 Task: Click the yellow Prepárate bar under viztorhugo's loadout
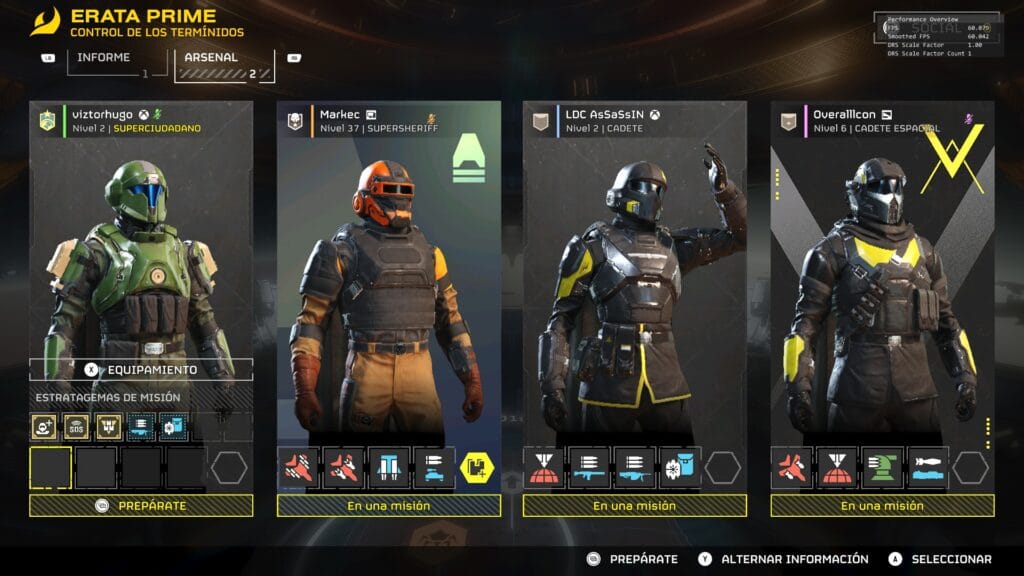tap(141, 505)
